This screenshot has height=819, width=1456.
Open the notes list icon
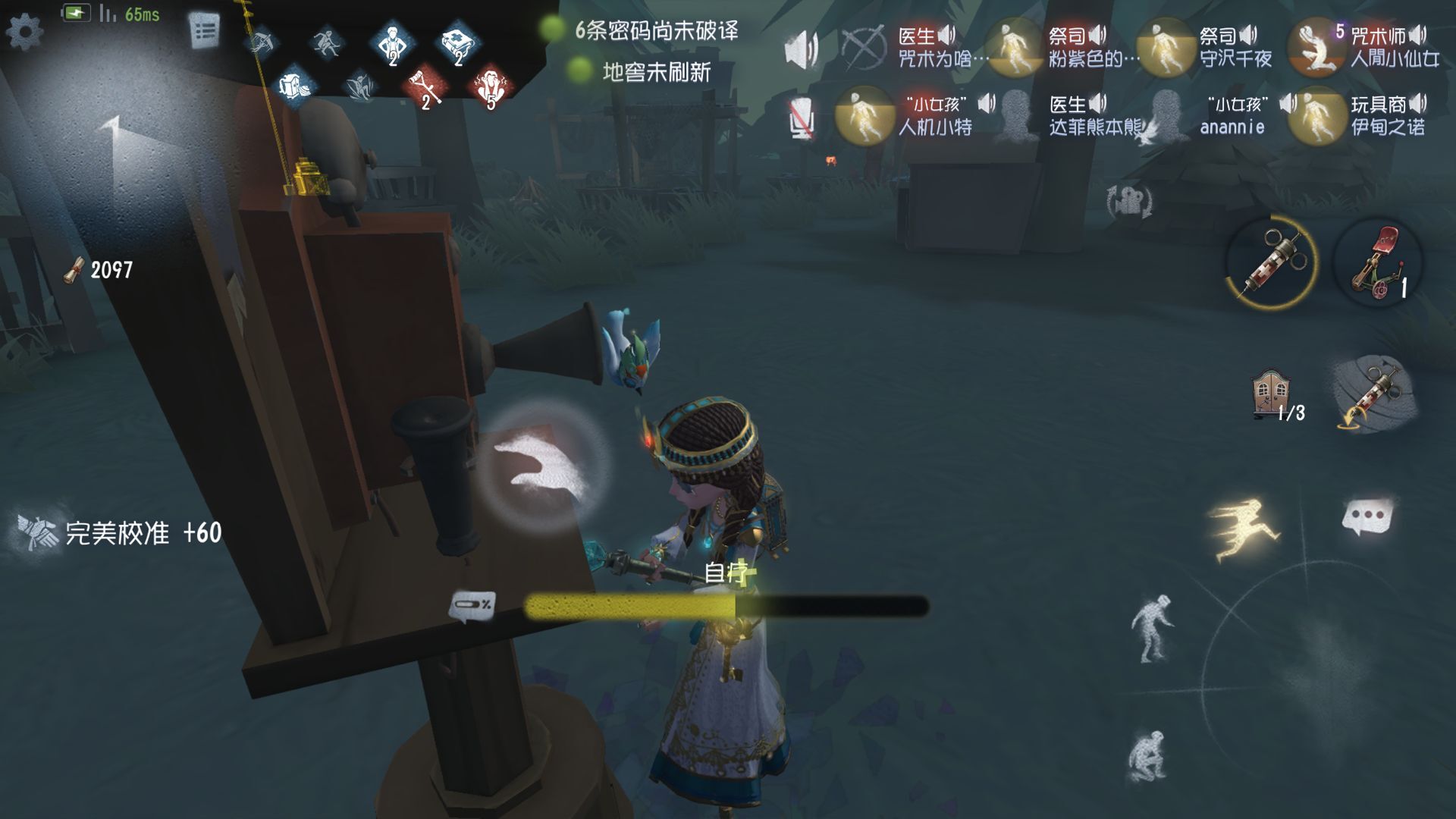(x=204, y=31)
